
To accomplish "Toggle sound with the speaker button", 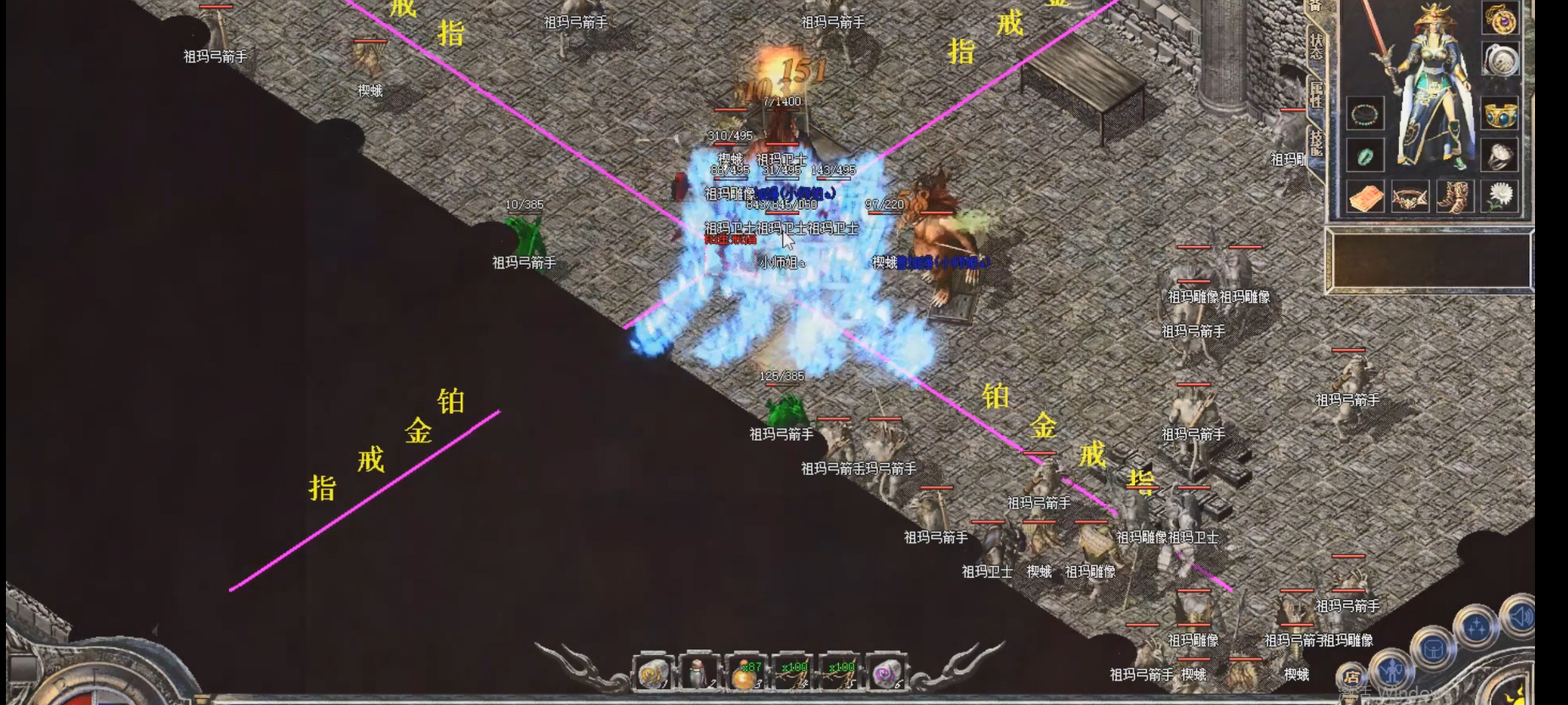I will [1520, 615].
